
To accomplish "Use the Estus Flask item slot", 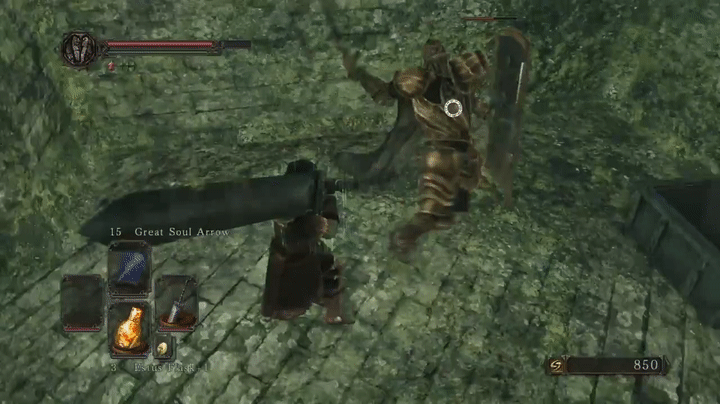I will coord(128,327).
